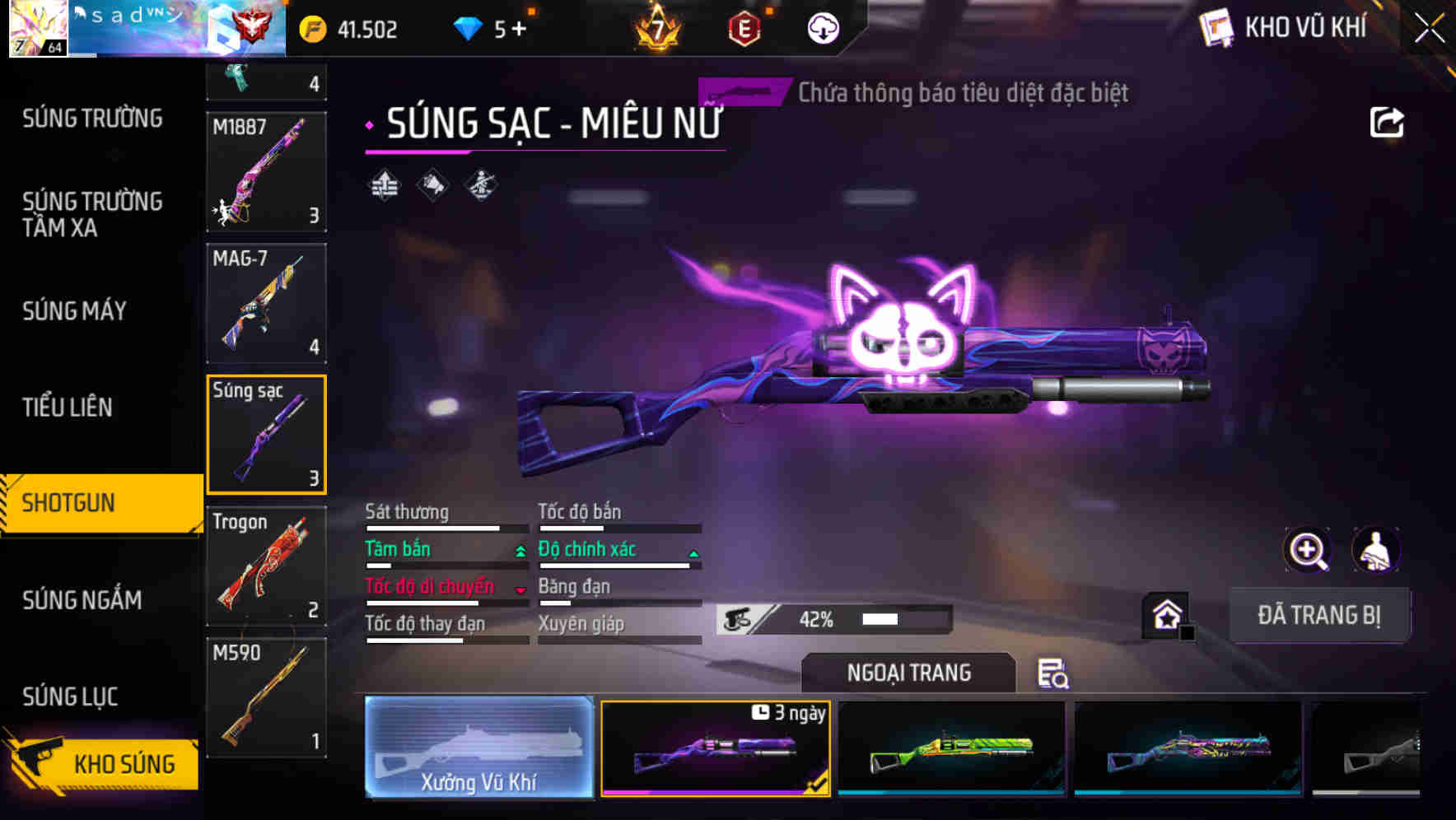Click the ĐÃ TRANG BỊ button
The width and height of the screenshot is (1456, 820).
tap(1319, 614)
